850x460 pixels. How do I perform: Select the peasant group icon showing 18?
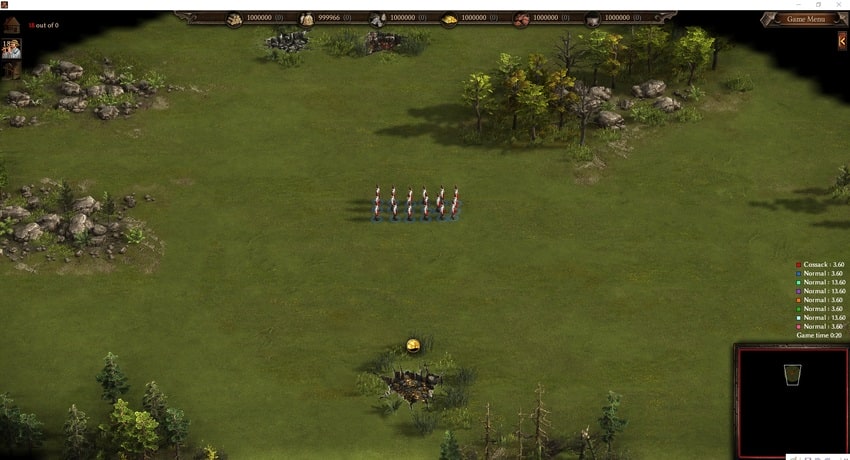coord(11,49)
